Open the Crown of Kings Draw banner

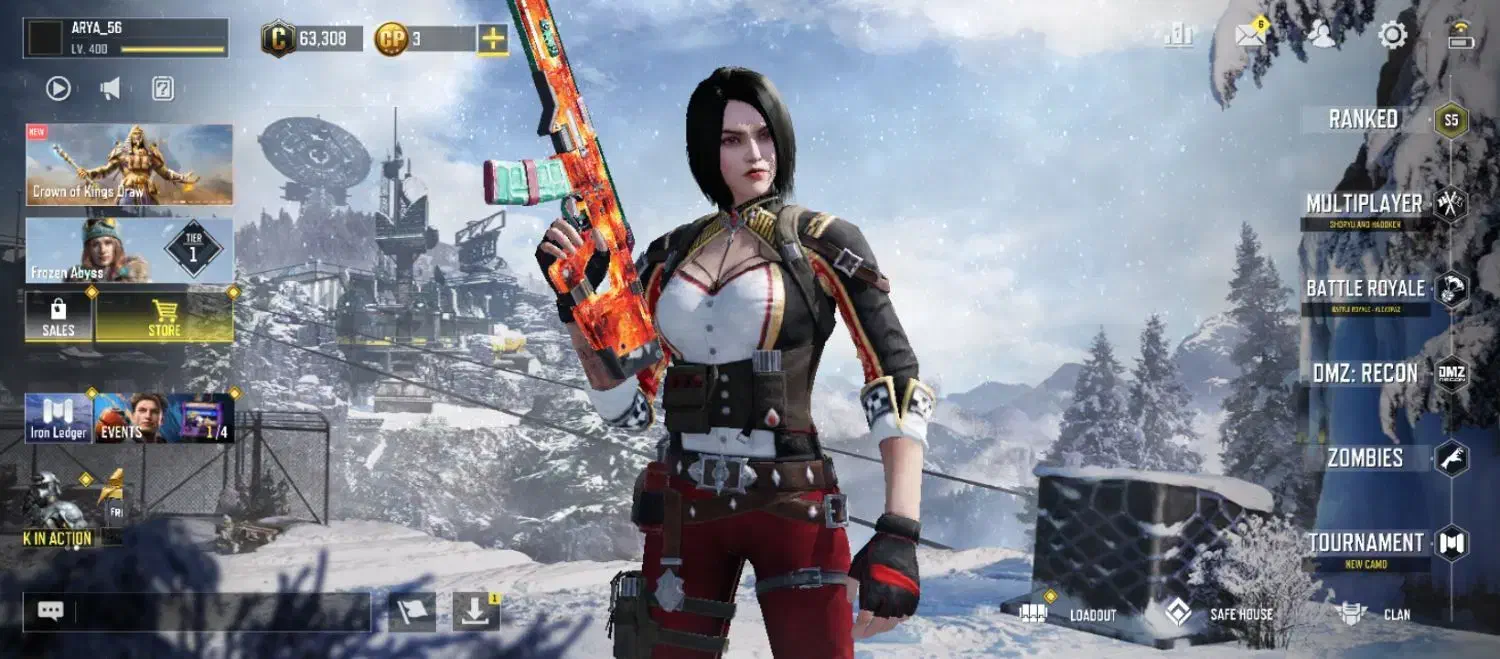point(129,164)
